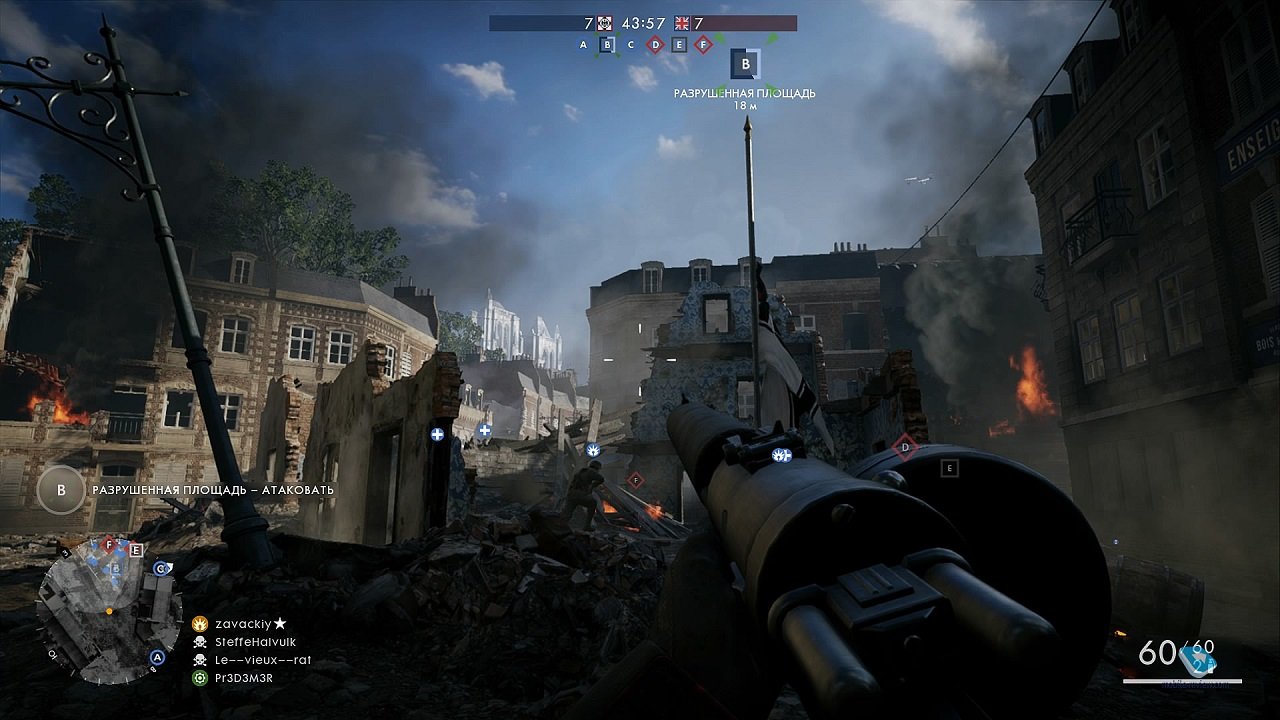Click the blue medic cross squad marker
This screenshot has width=1280, height=720.
tap(436, 435)
